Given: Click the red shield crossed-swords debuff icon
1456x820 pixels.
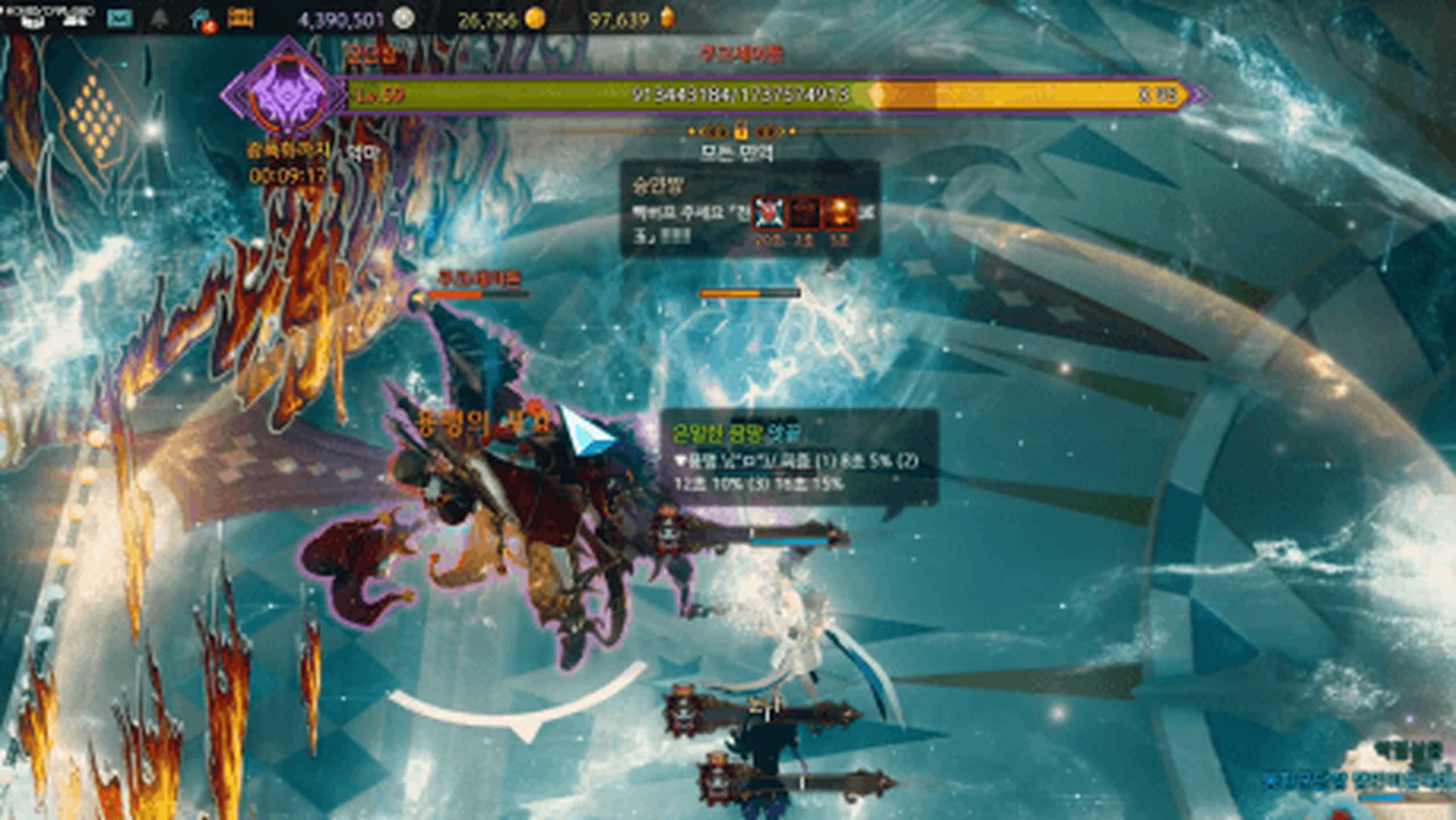Looking at the screenshot, I should pos(768,213).
